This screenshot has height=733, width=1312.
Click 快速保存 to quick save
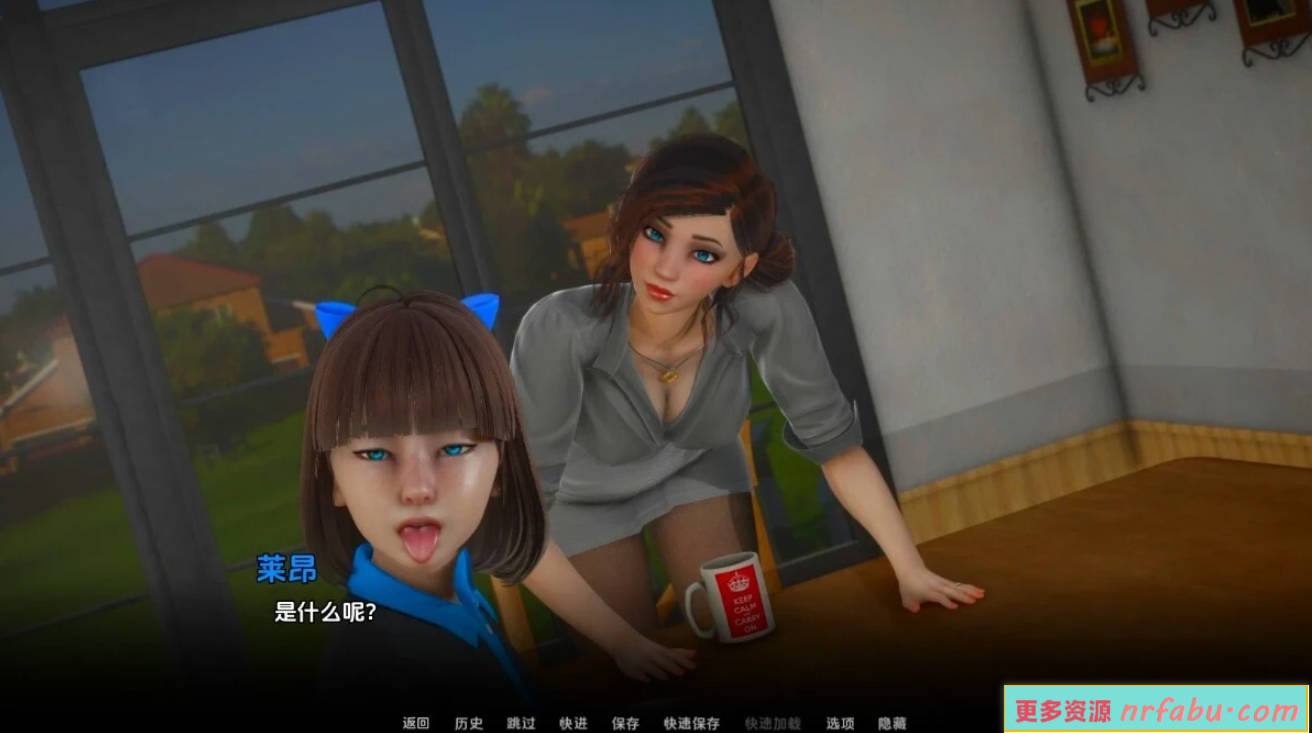coord(691,723)
